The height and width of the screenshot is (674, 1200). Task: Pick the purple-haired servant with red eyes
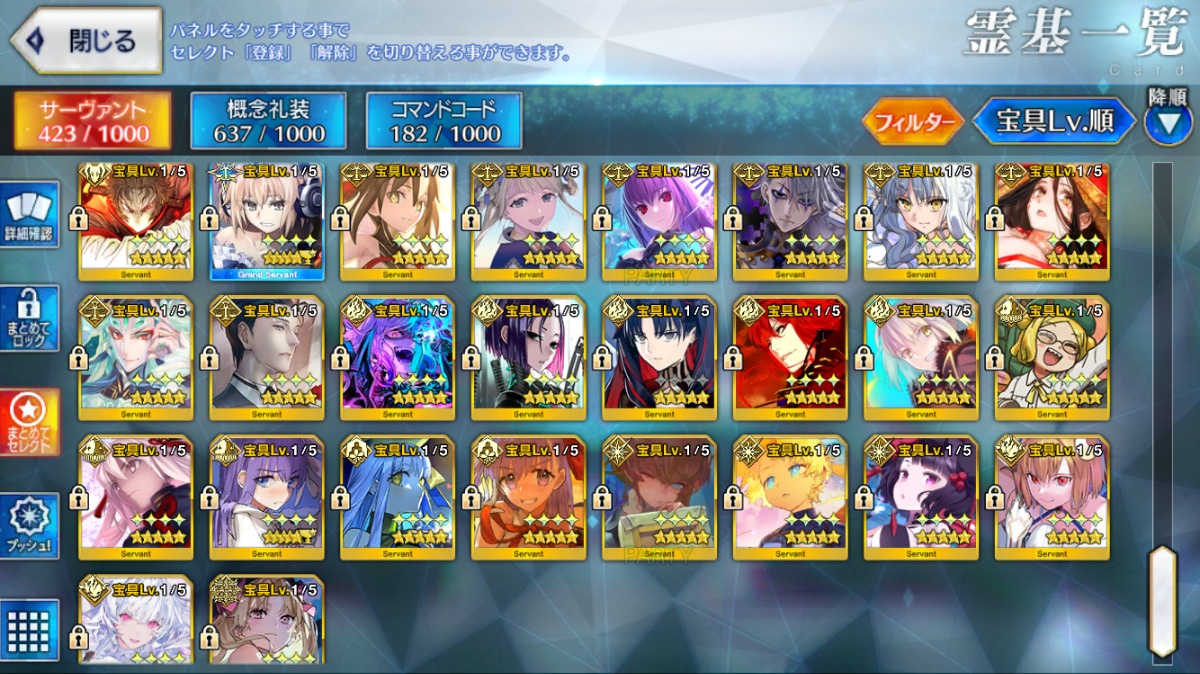(659, 222)
